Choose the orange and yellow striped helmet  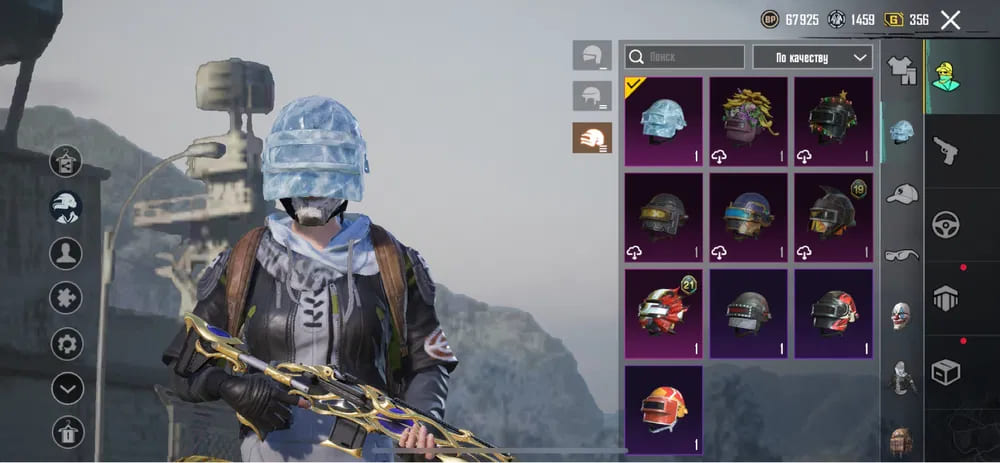coord(663,408)
